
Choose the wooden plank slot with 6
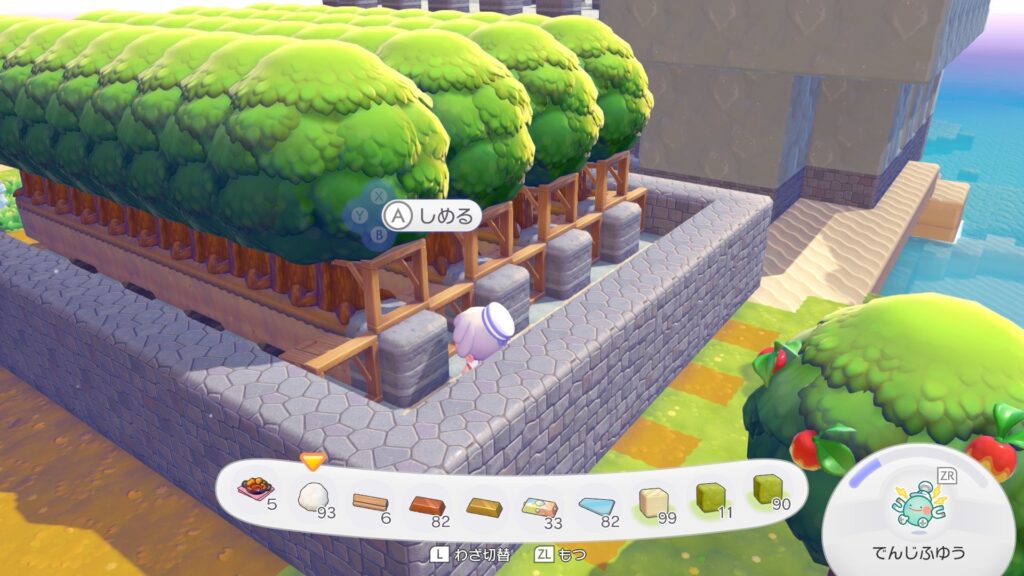coord(370,500)
